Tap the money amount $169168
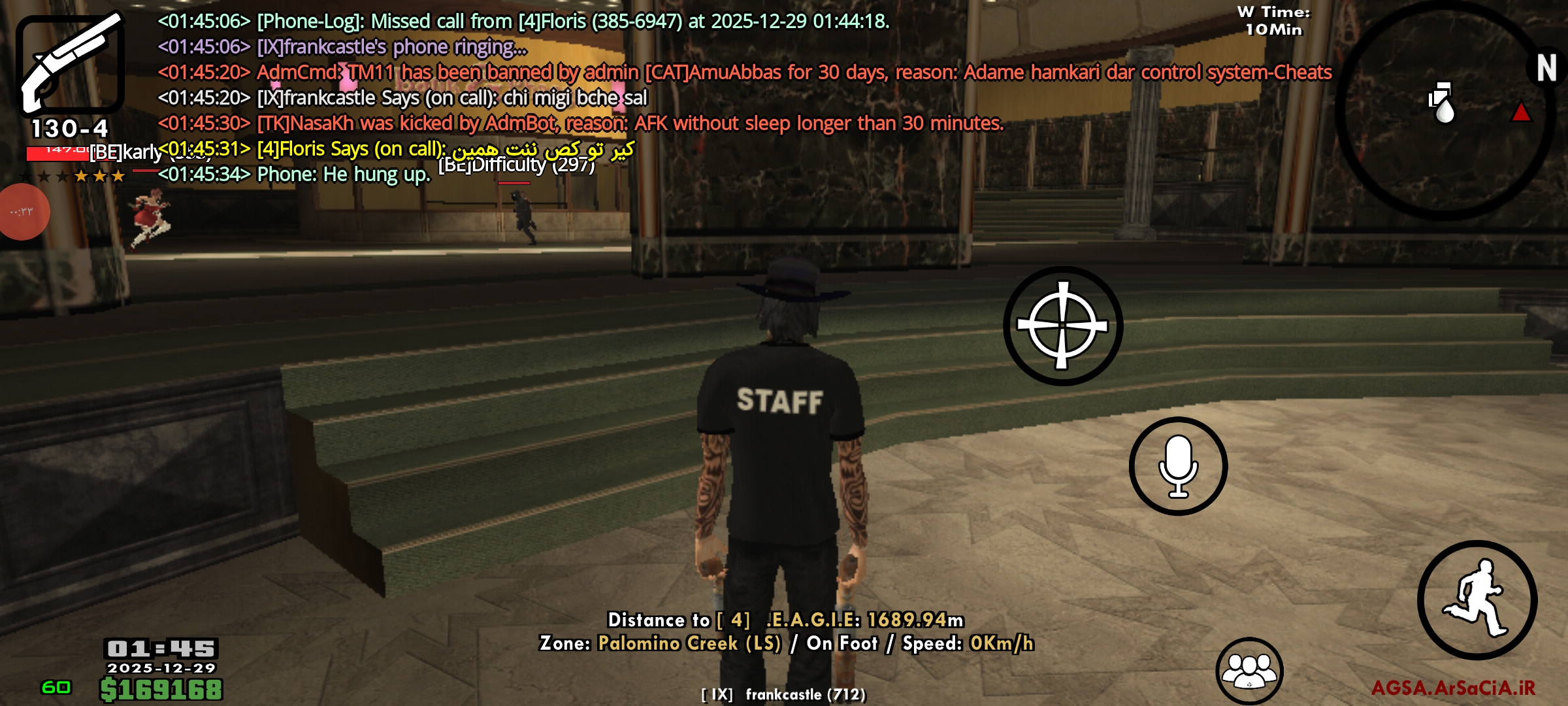1568x706 pixels. 161,690
